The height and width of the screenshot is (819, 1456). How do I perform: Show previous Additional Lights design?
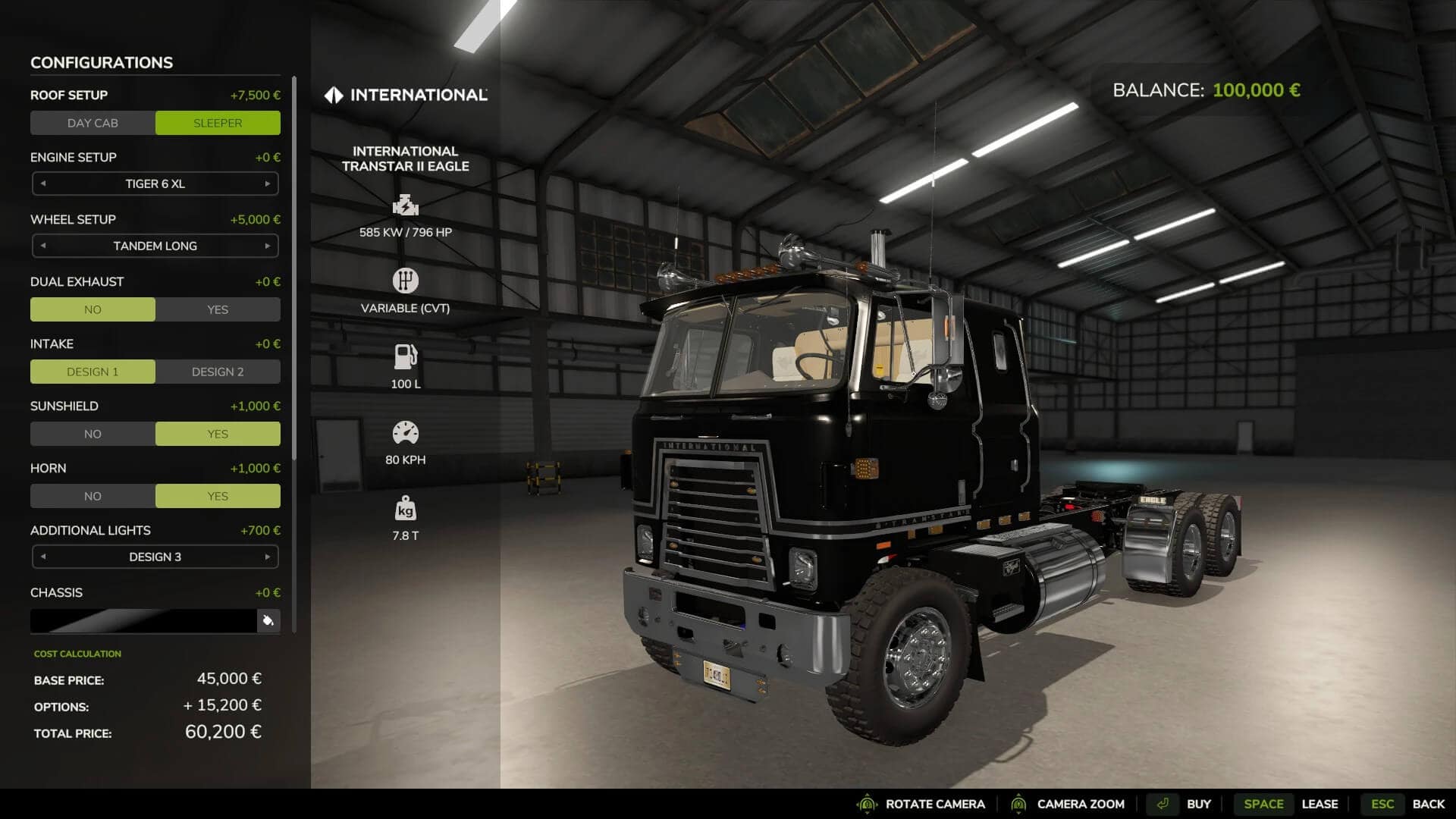[43, 557]
